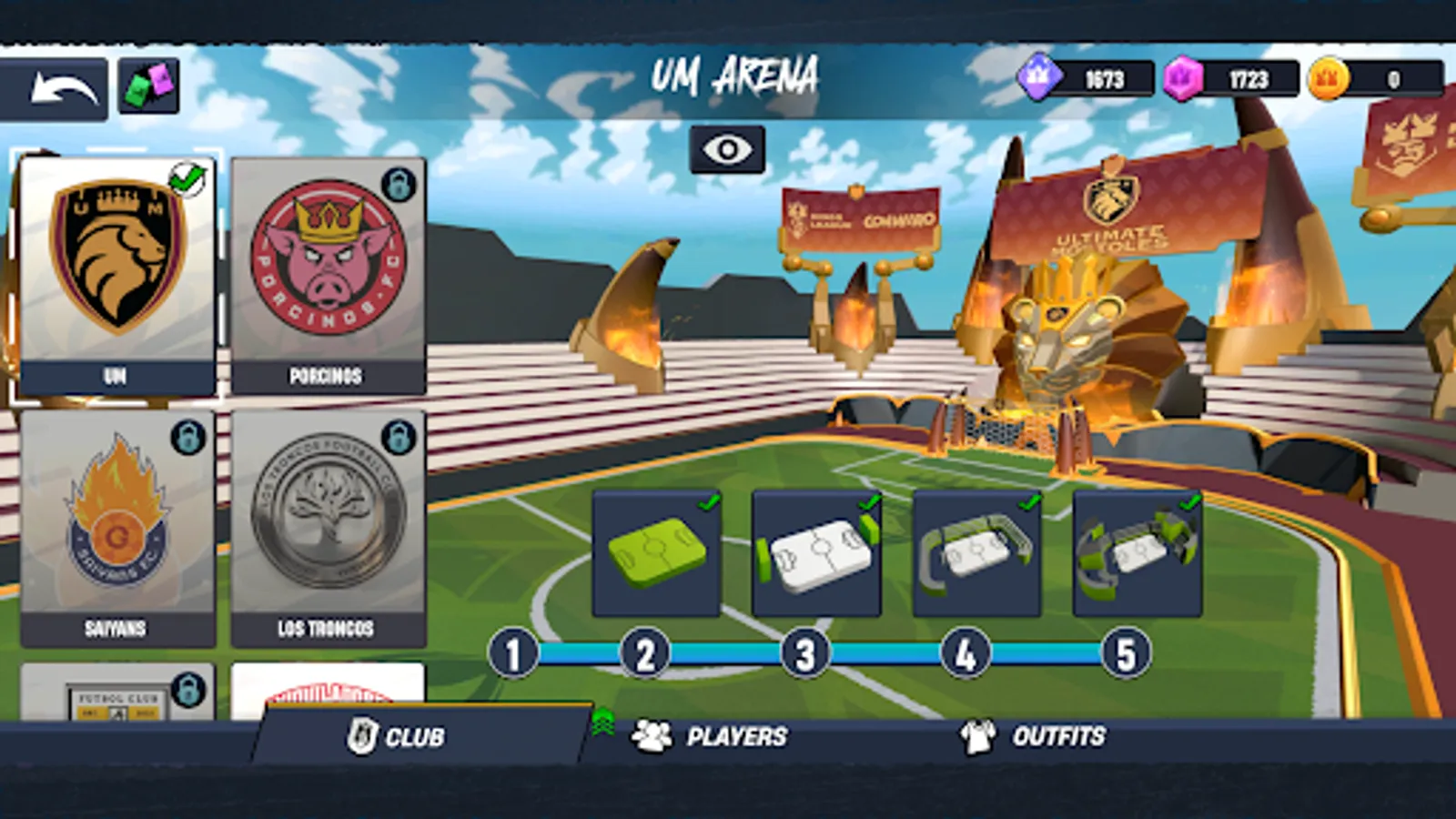Tap the Outfits jersey icon
This screenshot has height=819, width=1456.
976,735
